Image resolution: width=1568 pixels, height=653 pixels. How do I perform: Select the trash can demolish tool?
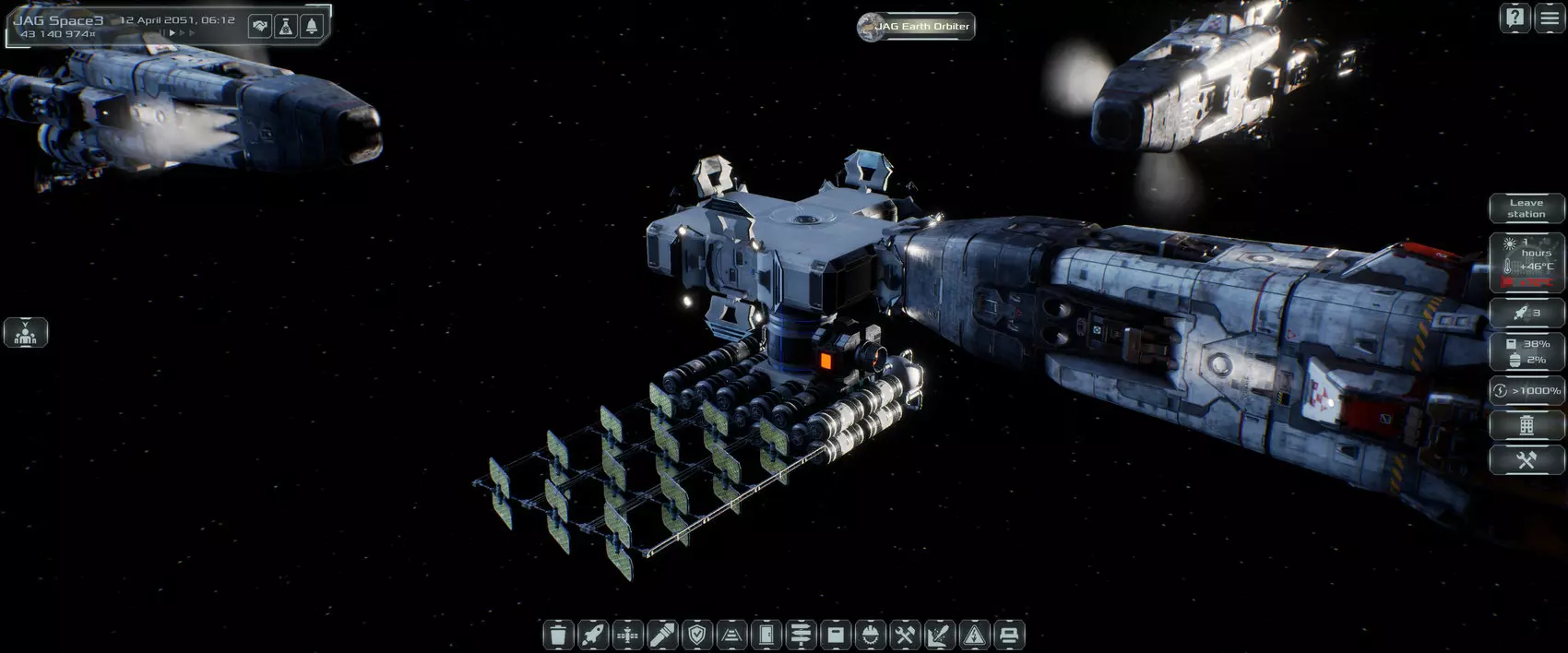557,635
